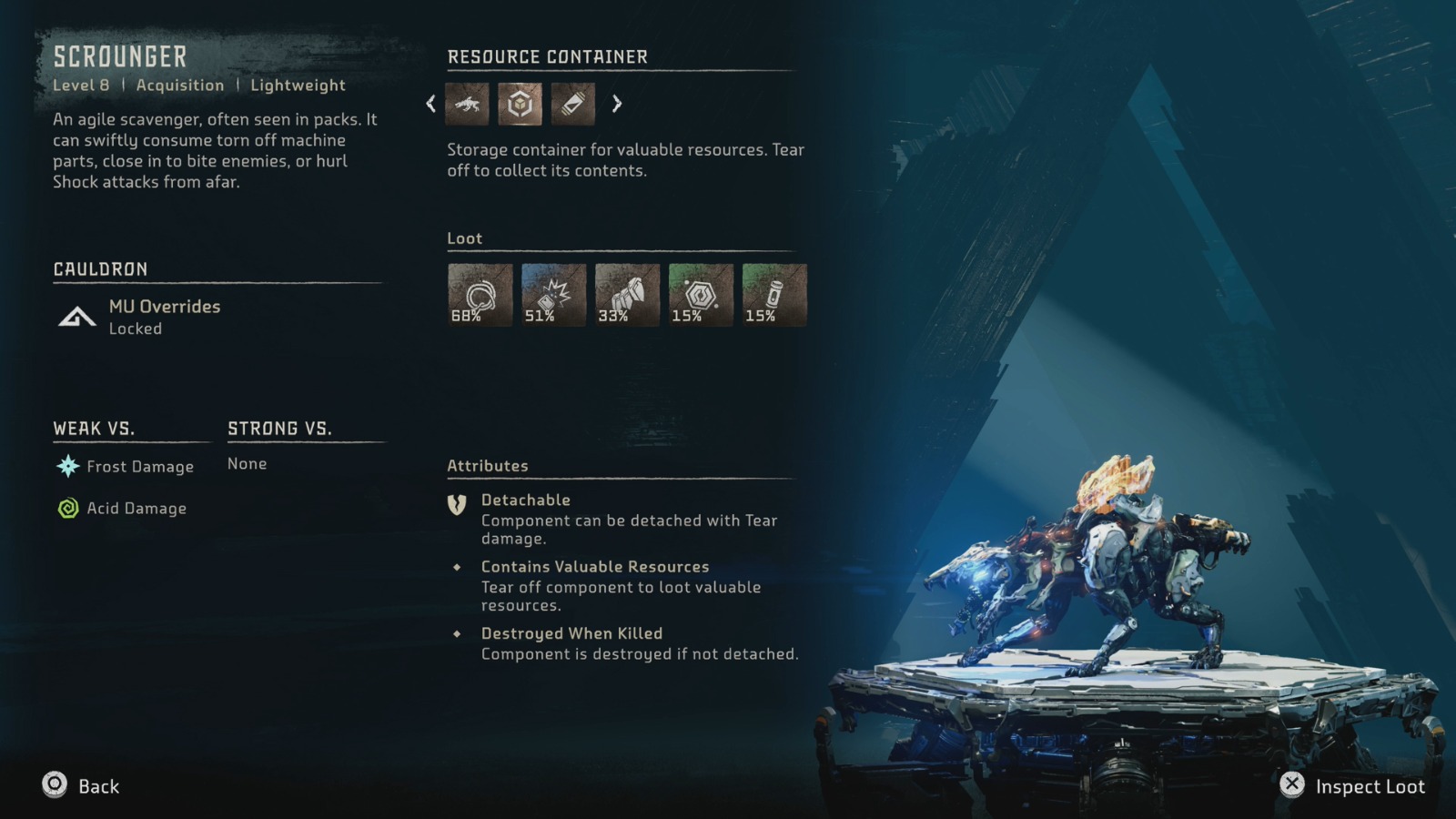Go to the next component with the right arrow

617,104
